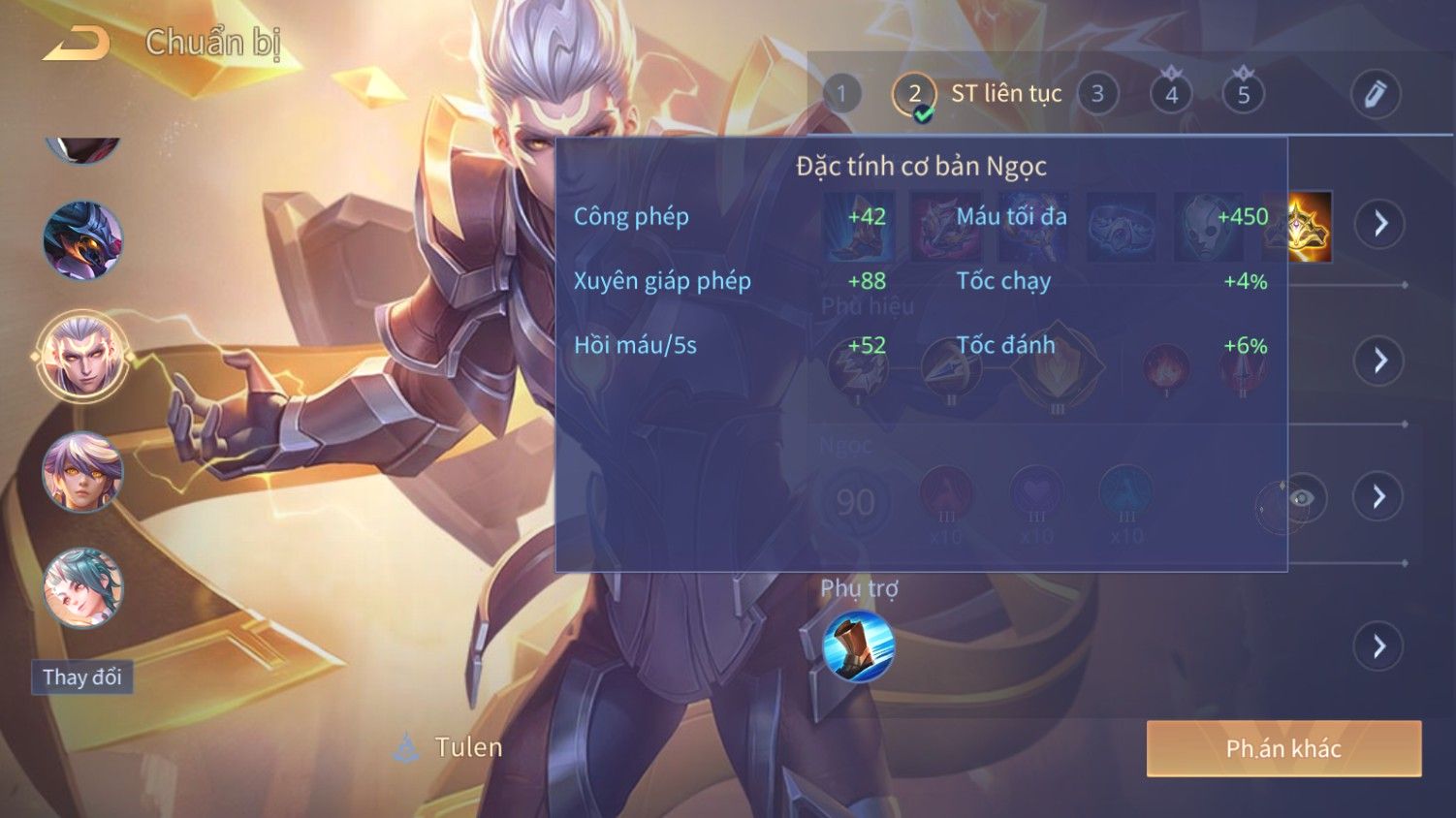The image size is (1456, 818).
Task: Pick the teal-haired hero portrait
Action: (82, 588)
